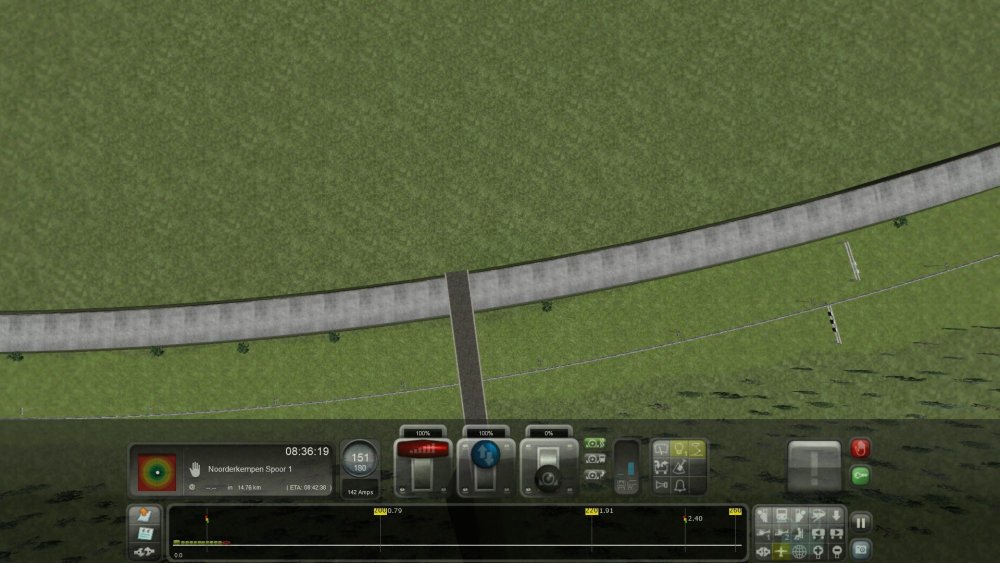Select the top green brake mode icon
Screen dimensions: 1000x563
[595, 443]
